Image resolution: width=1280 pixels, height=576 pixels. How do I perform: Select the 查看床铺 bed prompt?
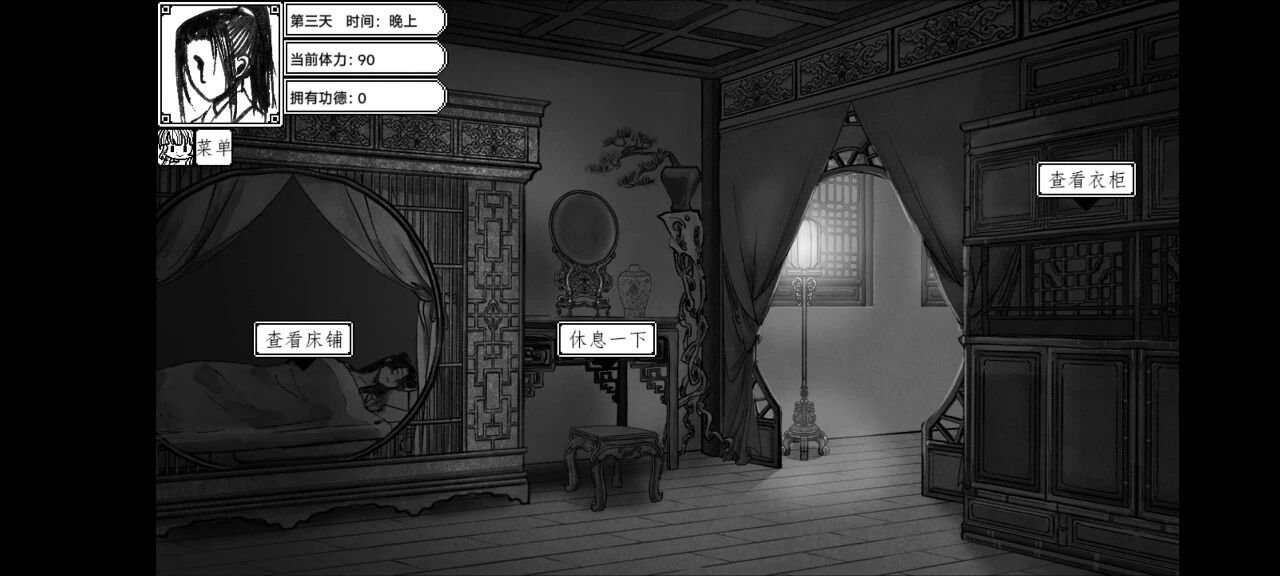[x=304, y=340]
